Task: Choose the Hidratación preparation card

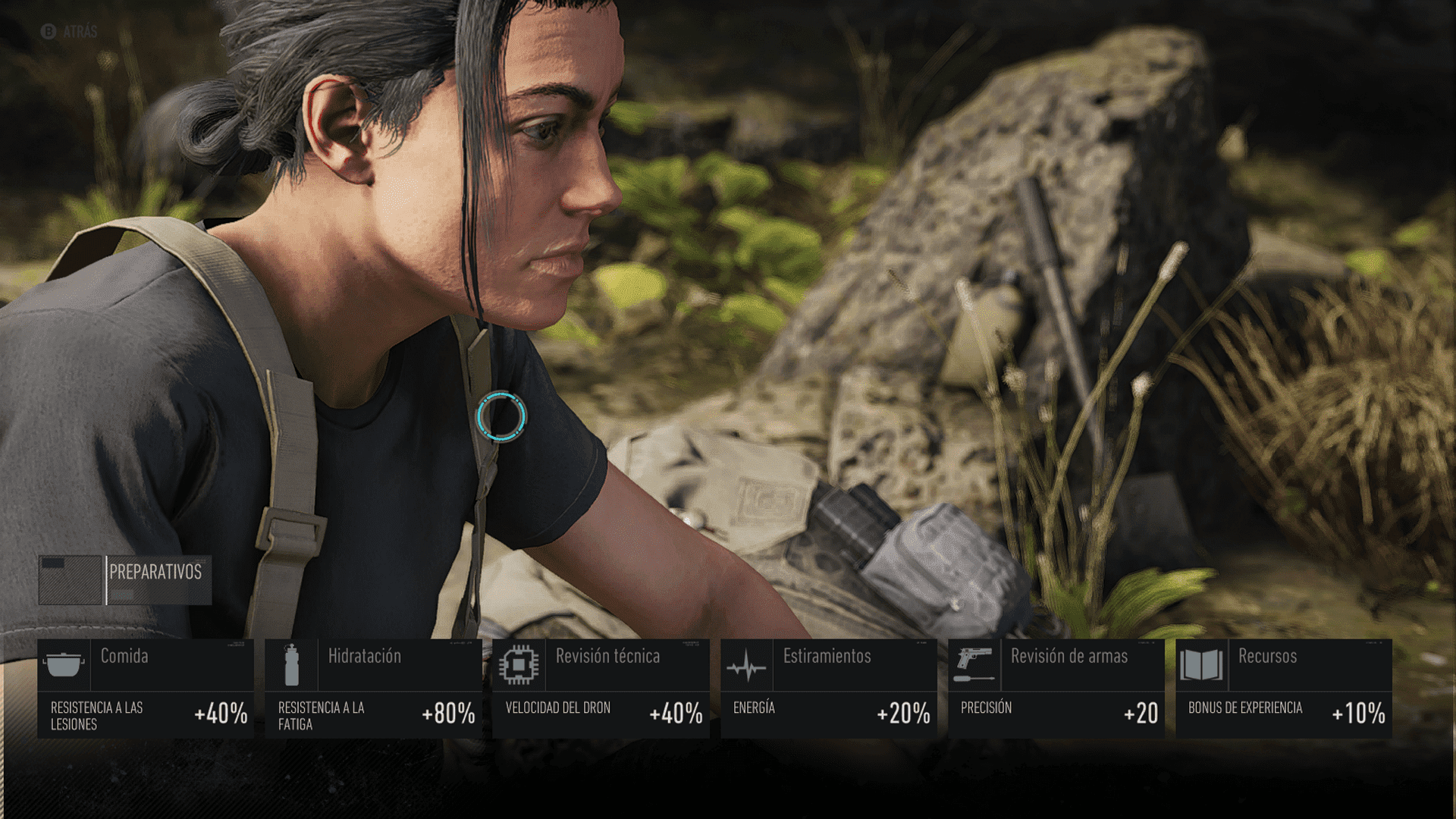Action: tap(373, 689)
